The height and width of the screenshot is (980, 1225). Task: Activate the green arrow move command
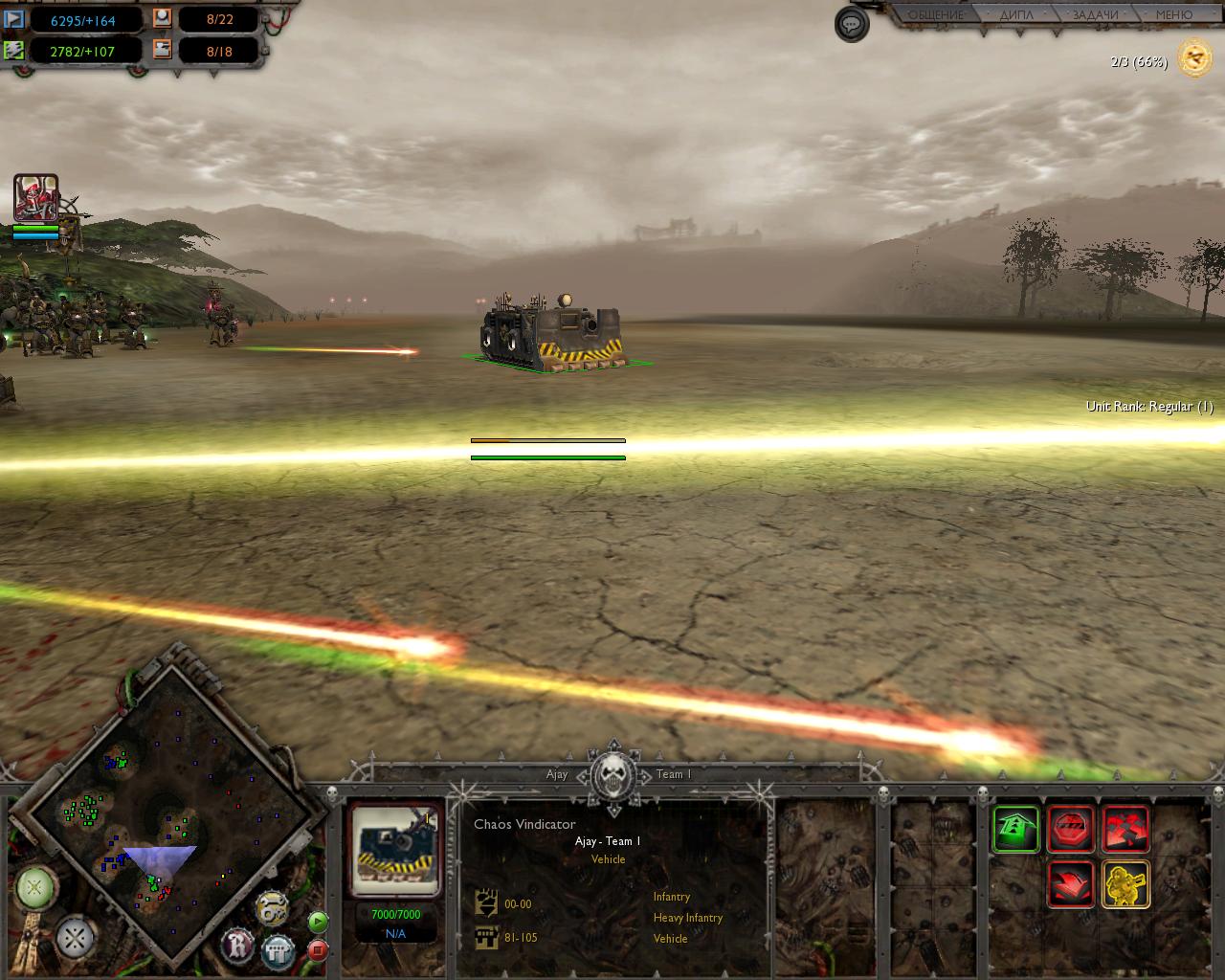[x=1015, y=829]
